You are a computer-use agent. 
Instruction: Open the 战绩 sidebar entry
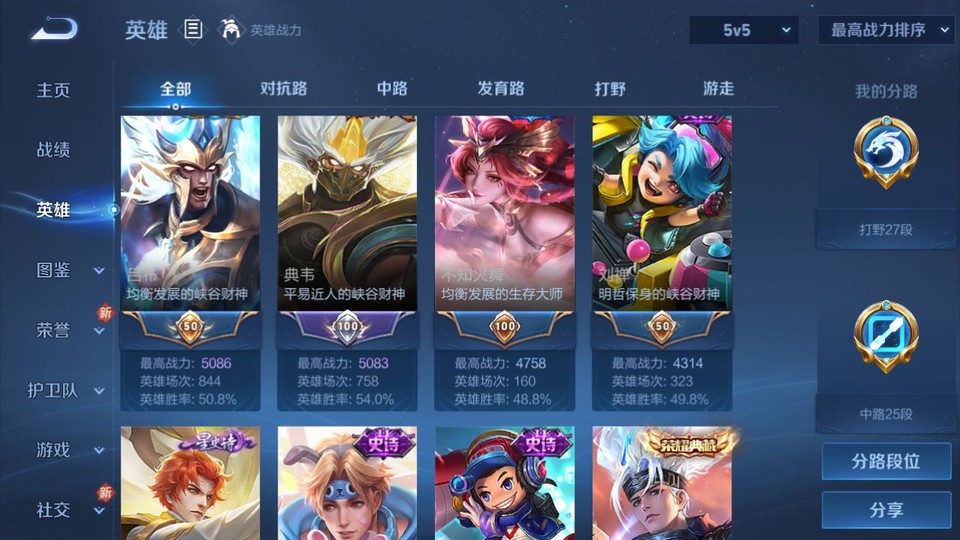point(54,150)
